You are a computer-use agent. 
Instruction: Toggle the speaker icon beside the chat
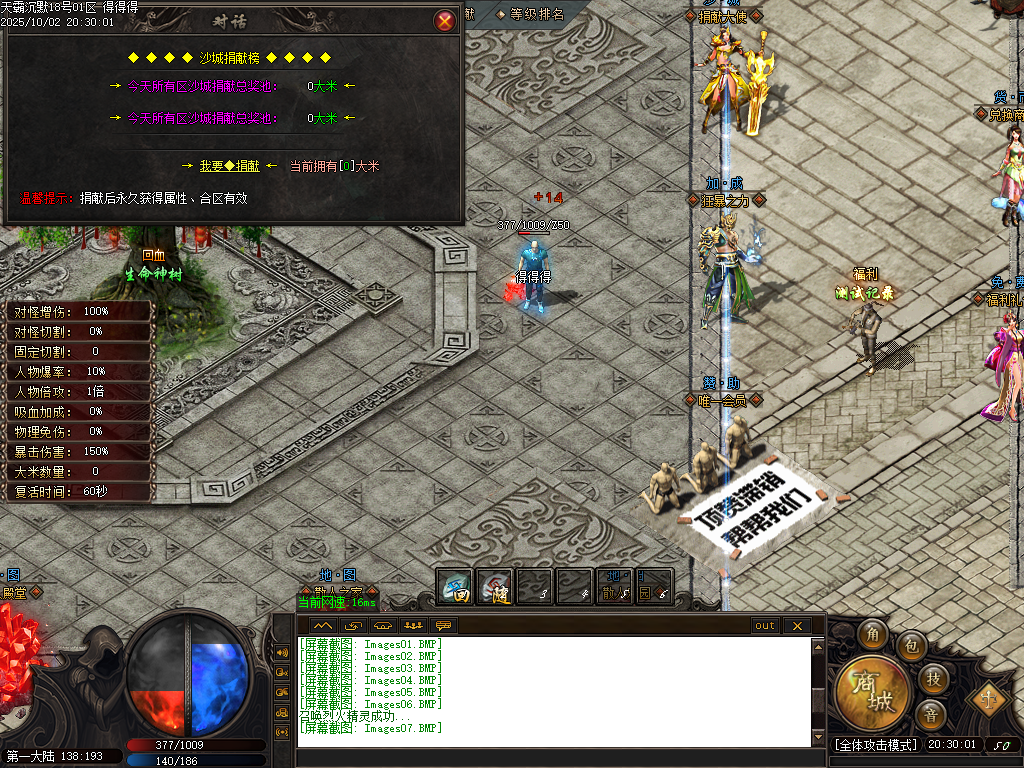pos(283,653)
